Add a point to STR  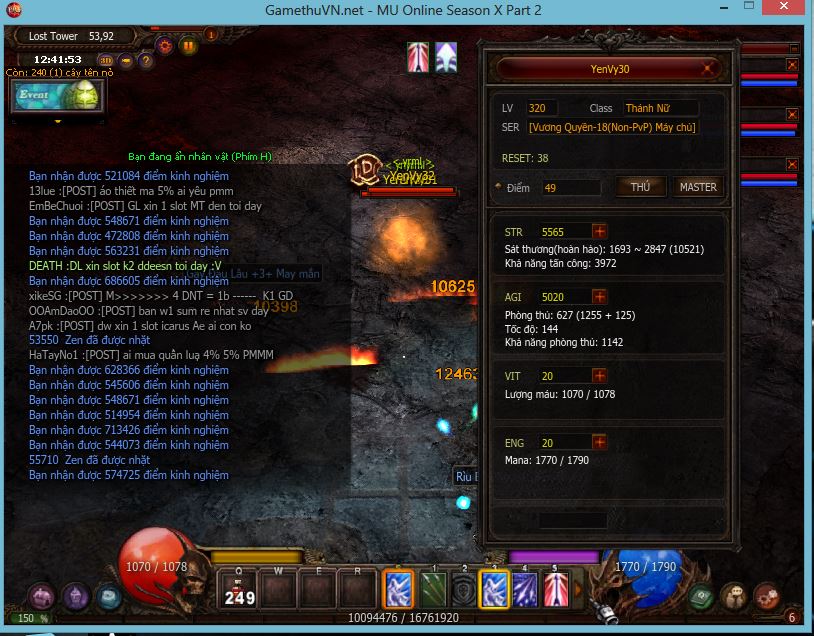click(x=599, y=232)
